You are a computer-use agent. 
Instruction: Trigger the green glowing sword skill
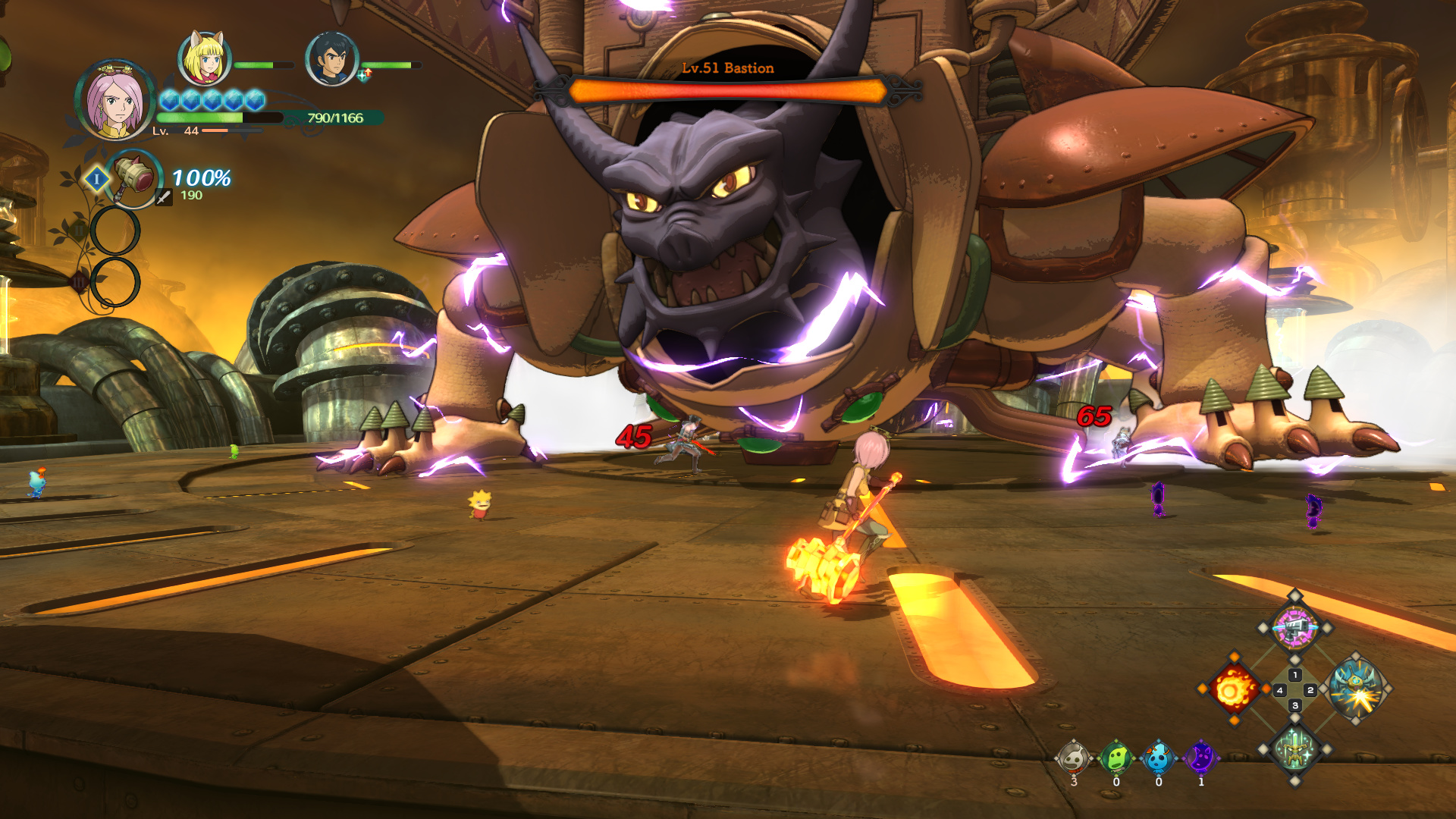point(1294,750)
